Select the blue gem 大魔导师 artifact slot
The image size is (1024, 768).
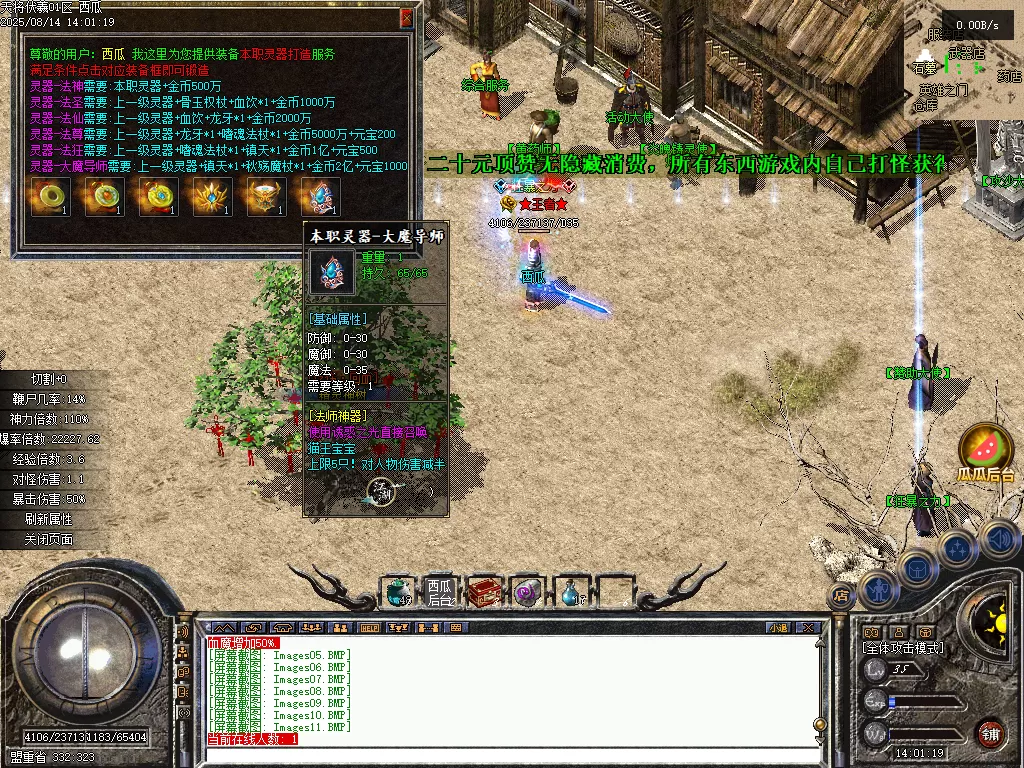320,197
